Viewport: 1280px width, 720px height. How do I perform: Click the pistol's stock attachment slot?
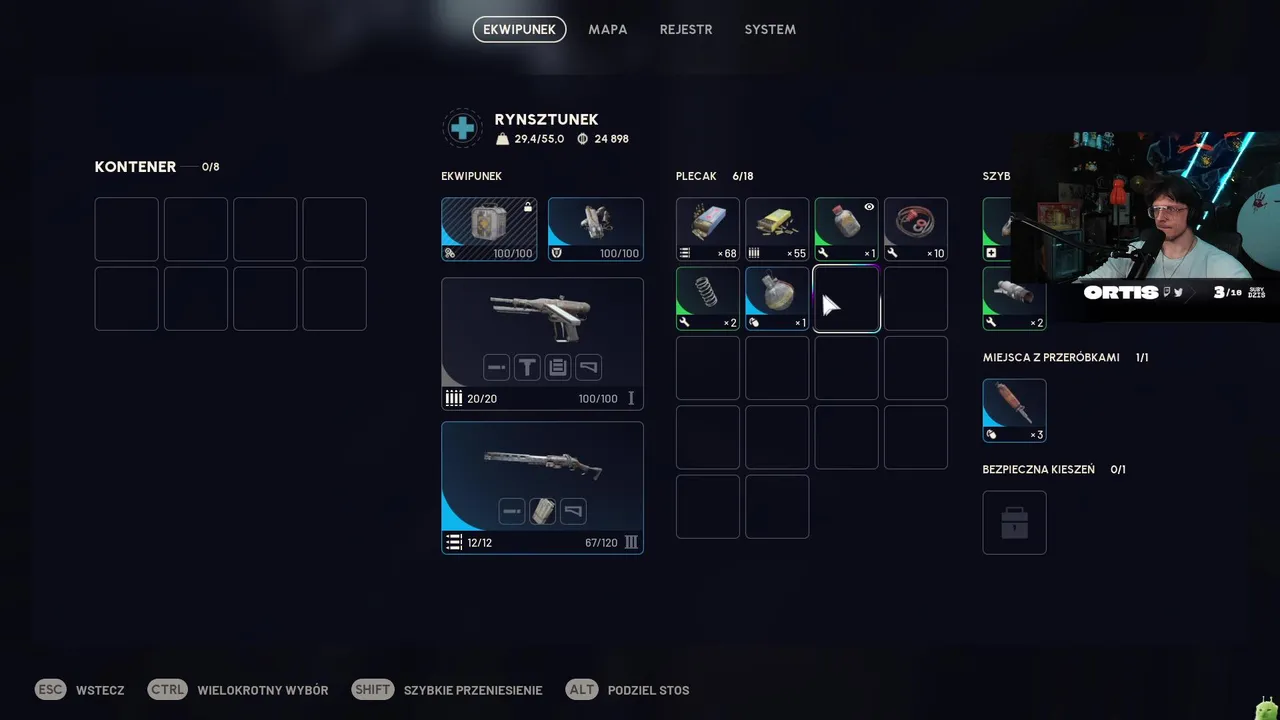pyautogui.click(x=589, y=368)
